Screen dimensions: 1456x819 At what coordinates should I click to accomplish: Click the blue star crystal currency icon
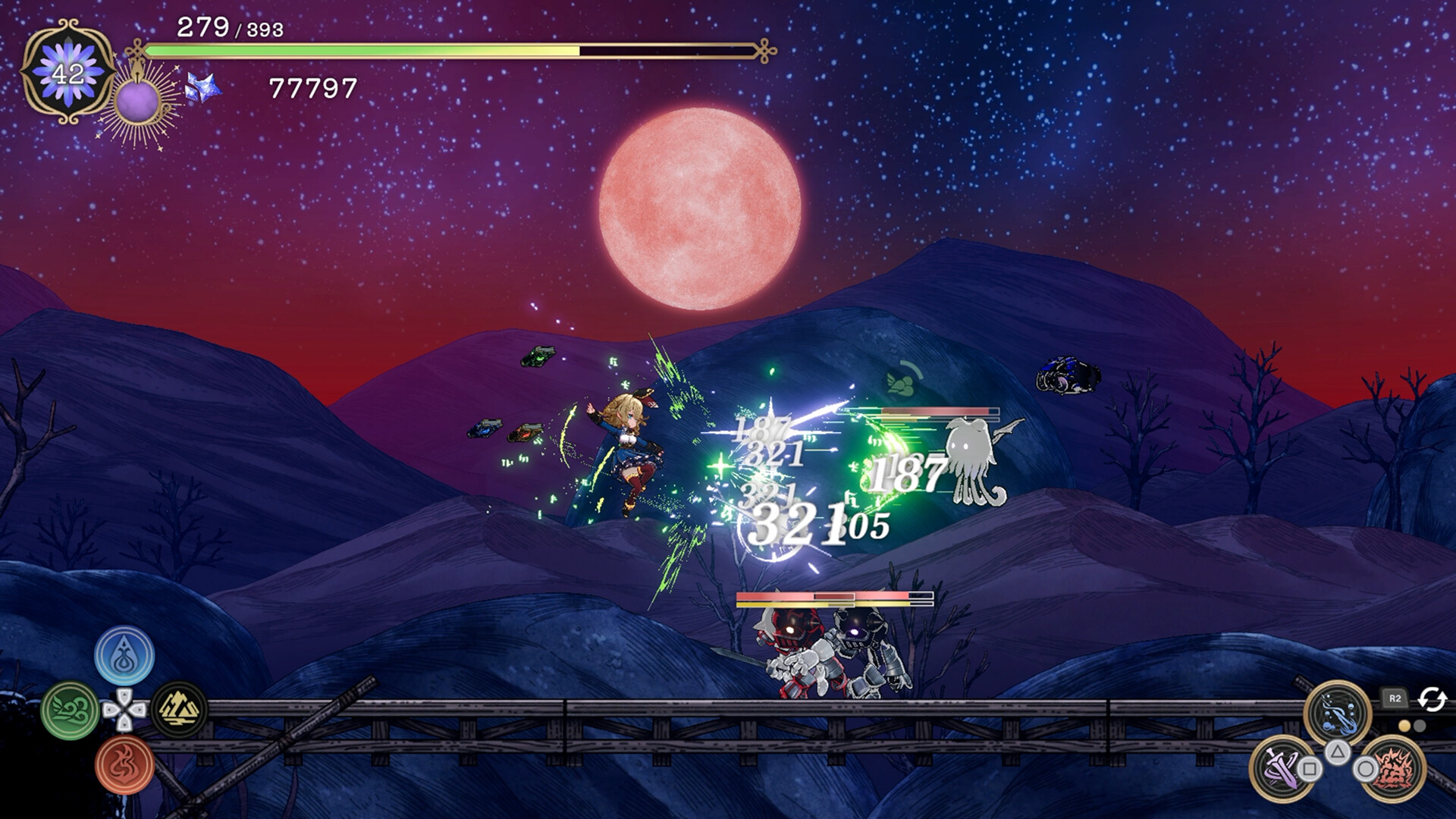[202, 89]
